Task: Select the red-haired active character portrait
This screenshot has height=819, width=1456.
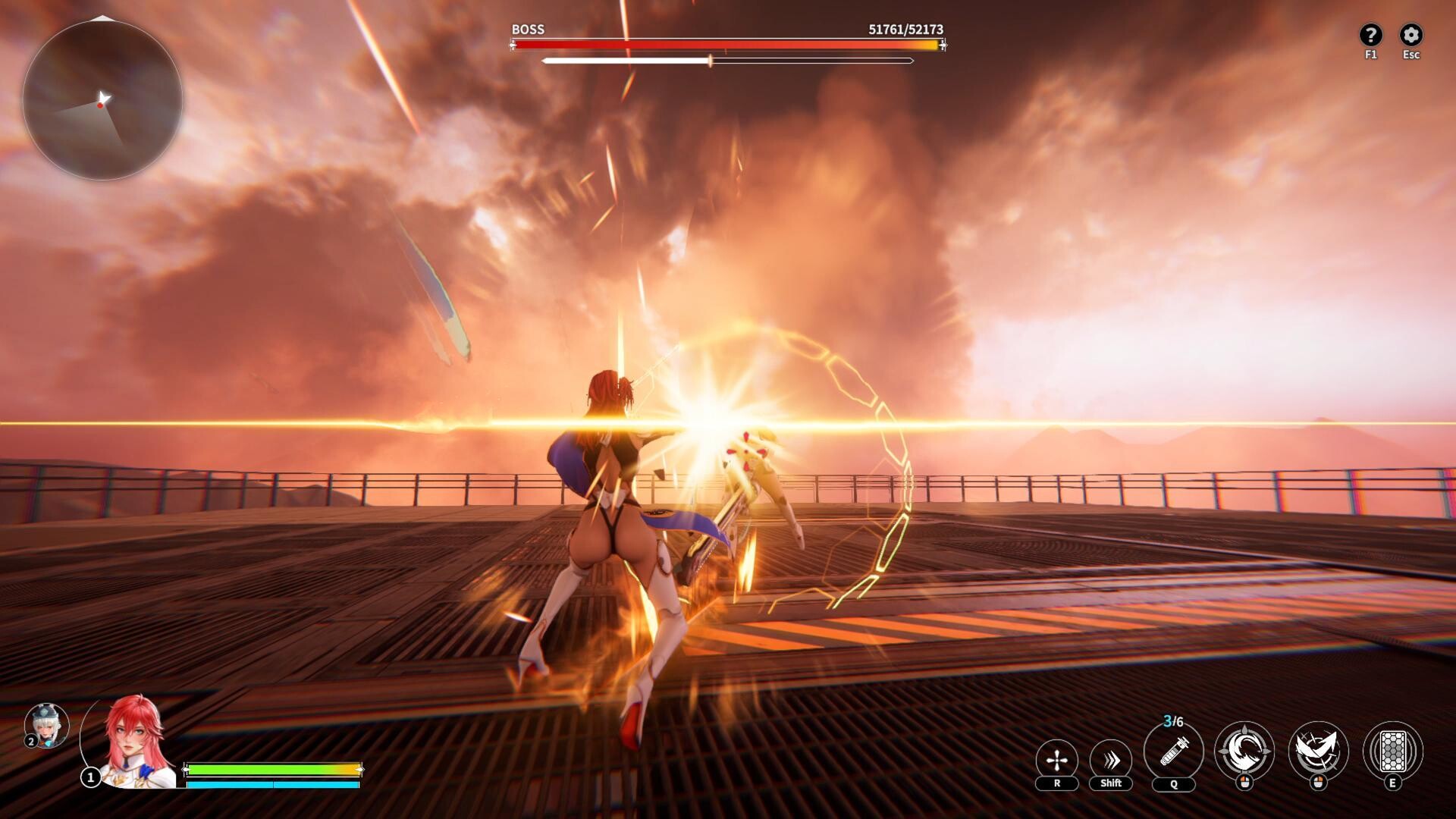Action: (x=134, y=741)
